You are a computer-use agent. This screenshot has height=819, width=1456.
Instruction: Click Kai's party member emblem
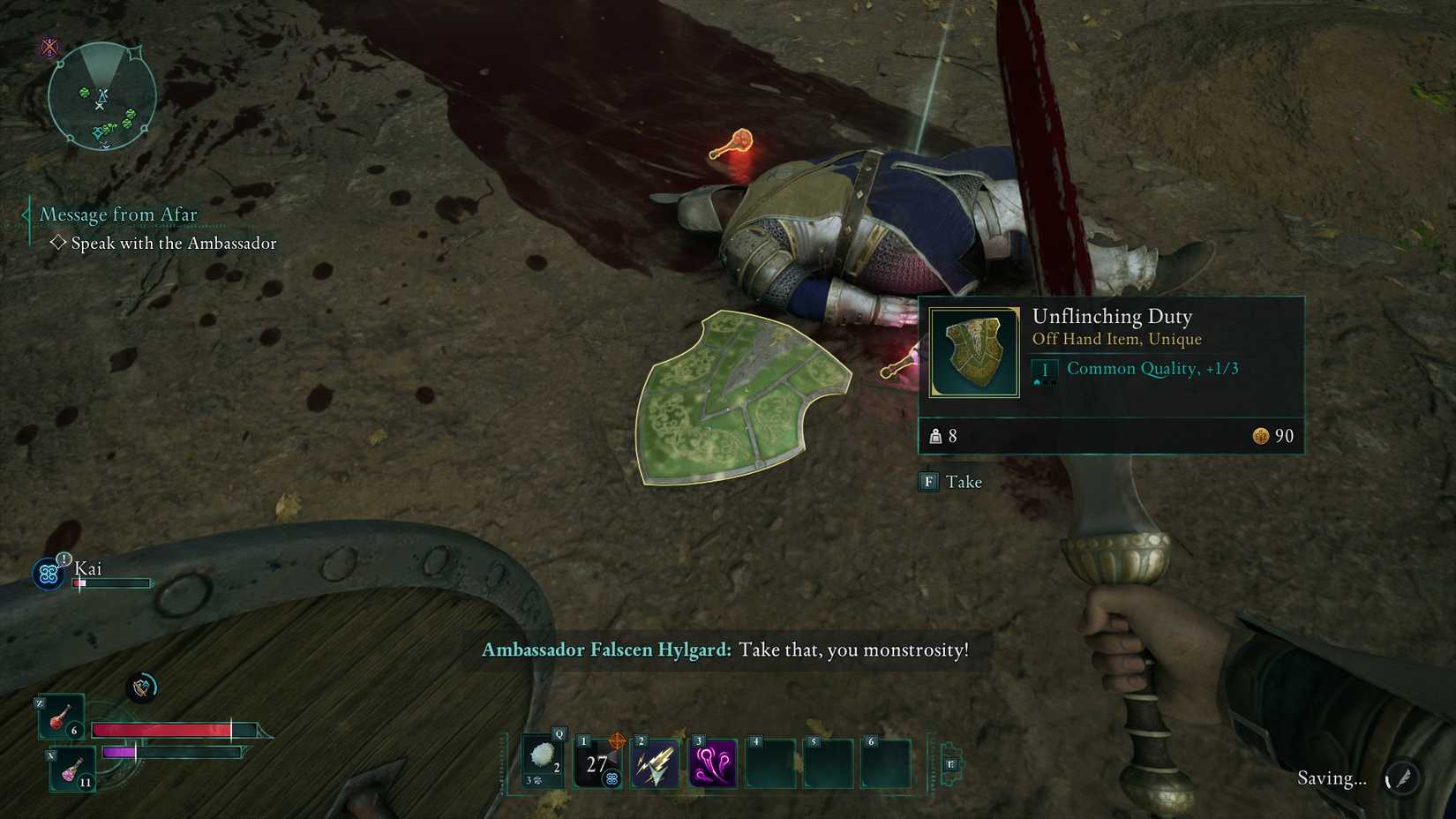[x=50, y=573]
